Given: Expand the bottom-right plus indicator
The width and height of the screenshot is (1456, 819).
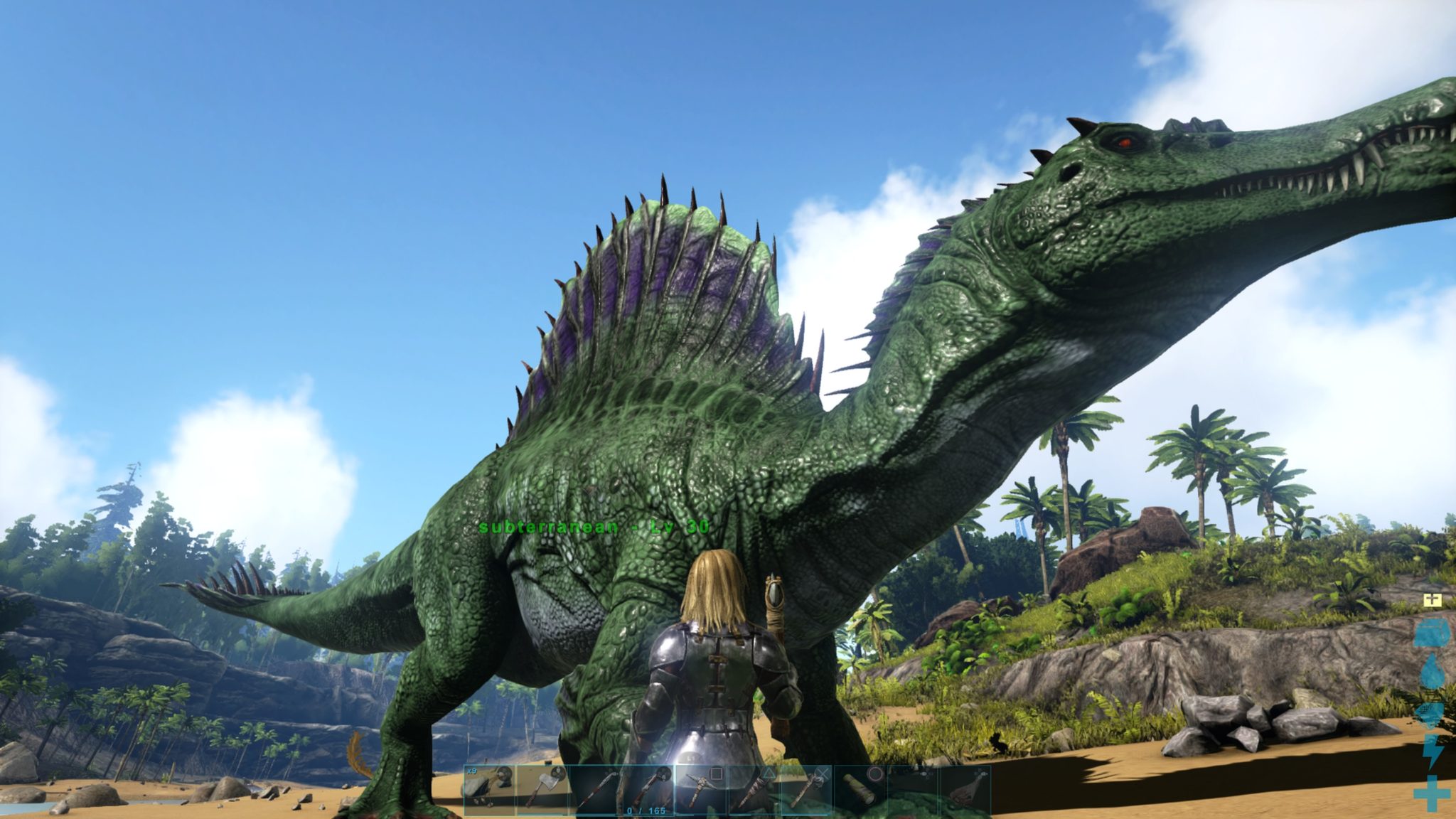Looking at the screenshot, I should (1431, 793).
